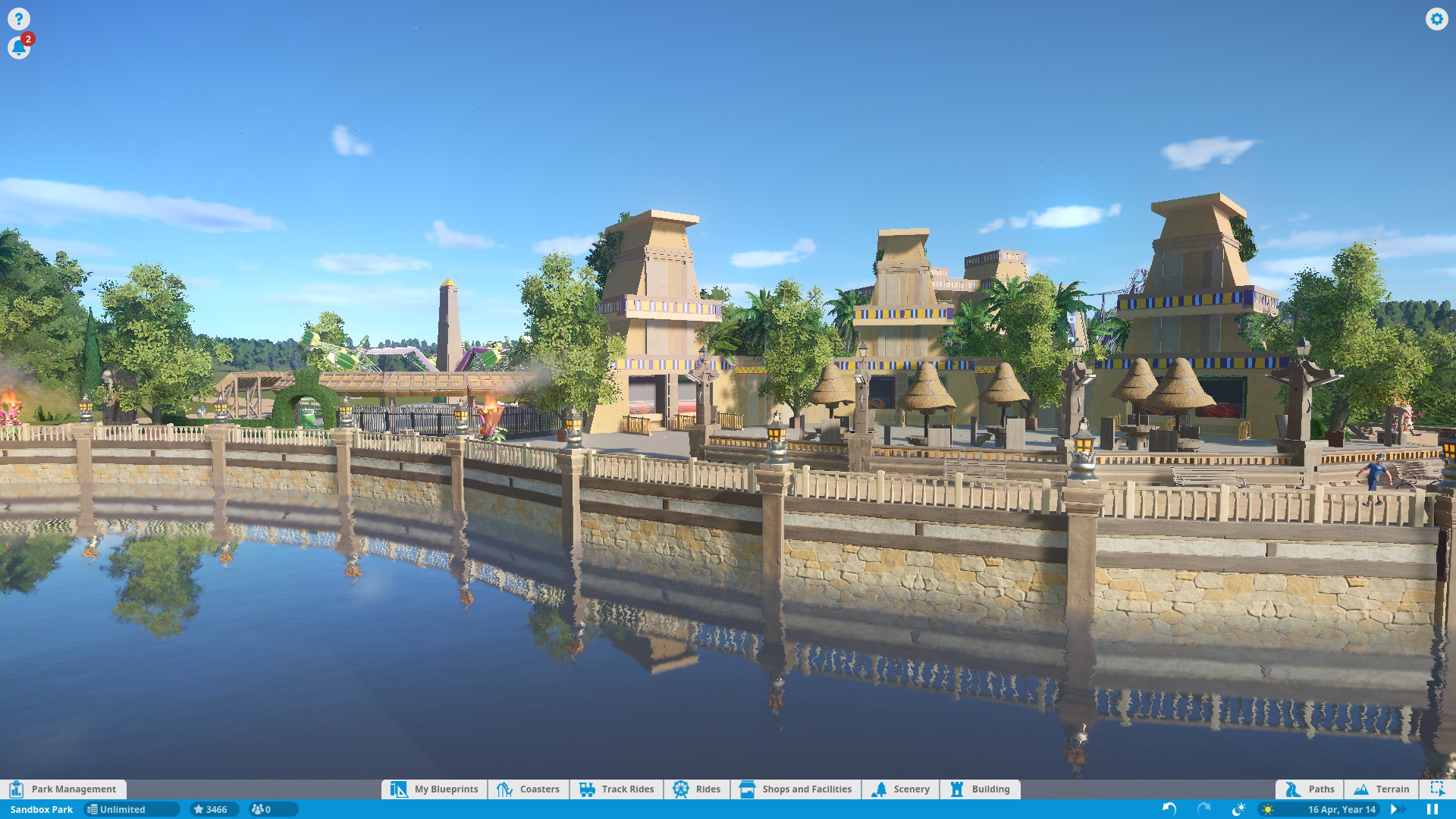Screen dimensions: 1456x819
Task: Open the settings gear icon
Action: tap(1436, 19)
